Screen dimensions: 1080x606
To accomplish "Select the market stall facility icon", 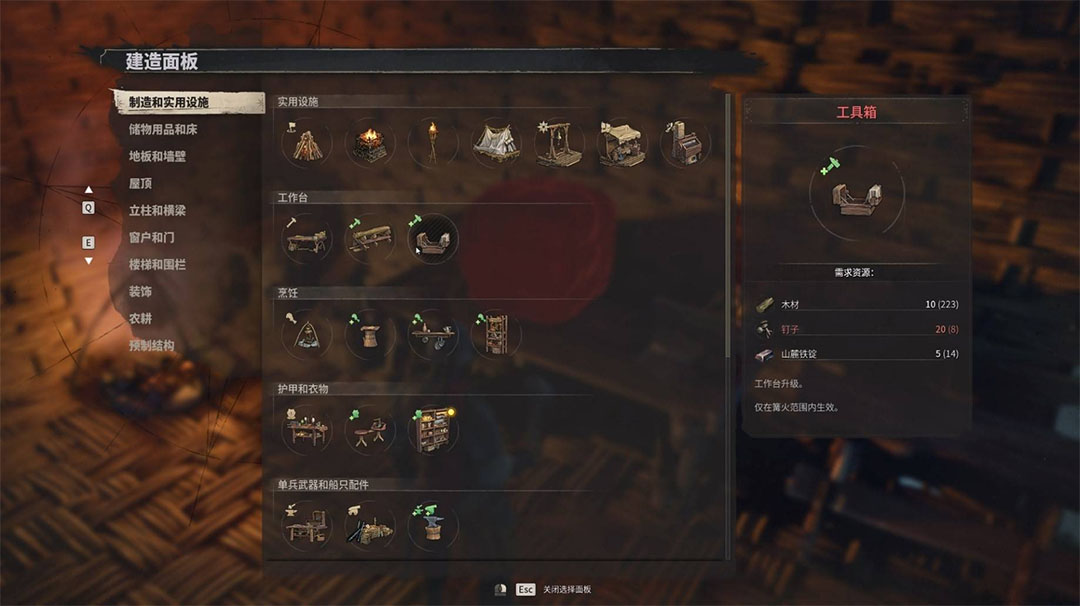I will pos(622,143).
